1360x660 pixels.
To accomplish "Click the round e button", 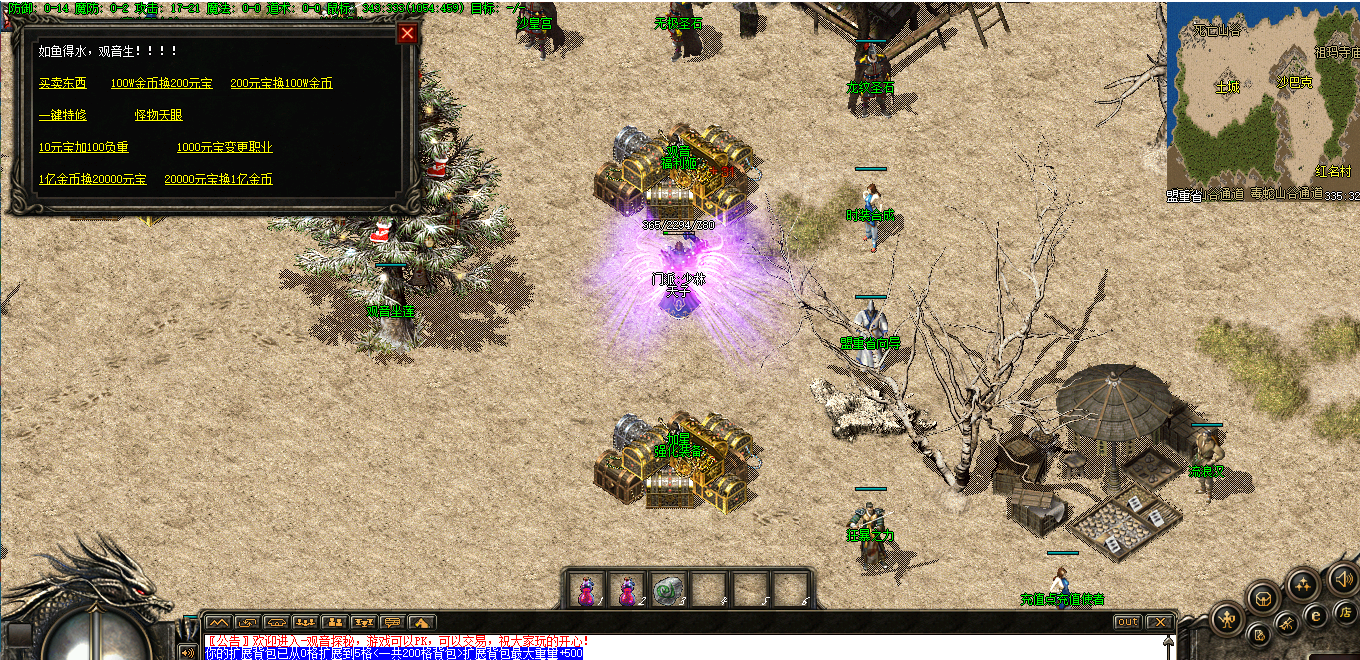I will coord(1316,615).
